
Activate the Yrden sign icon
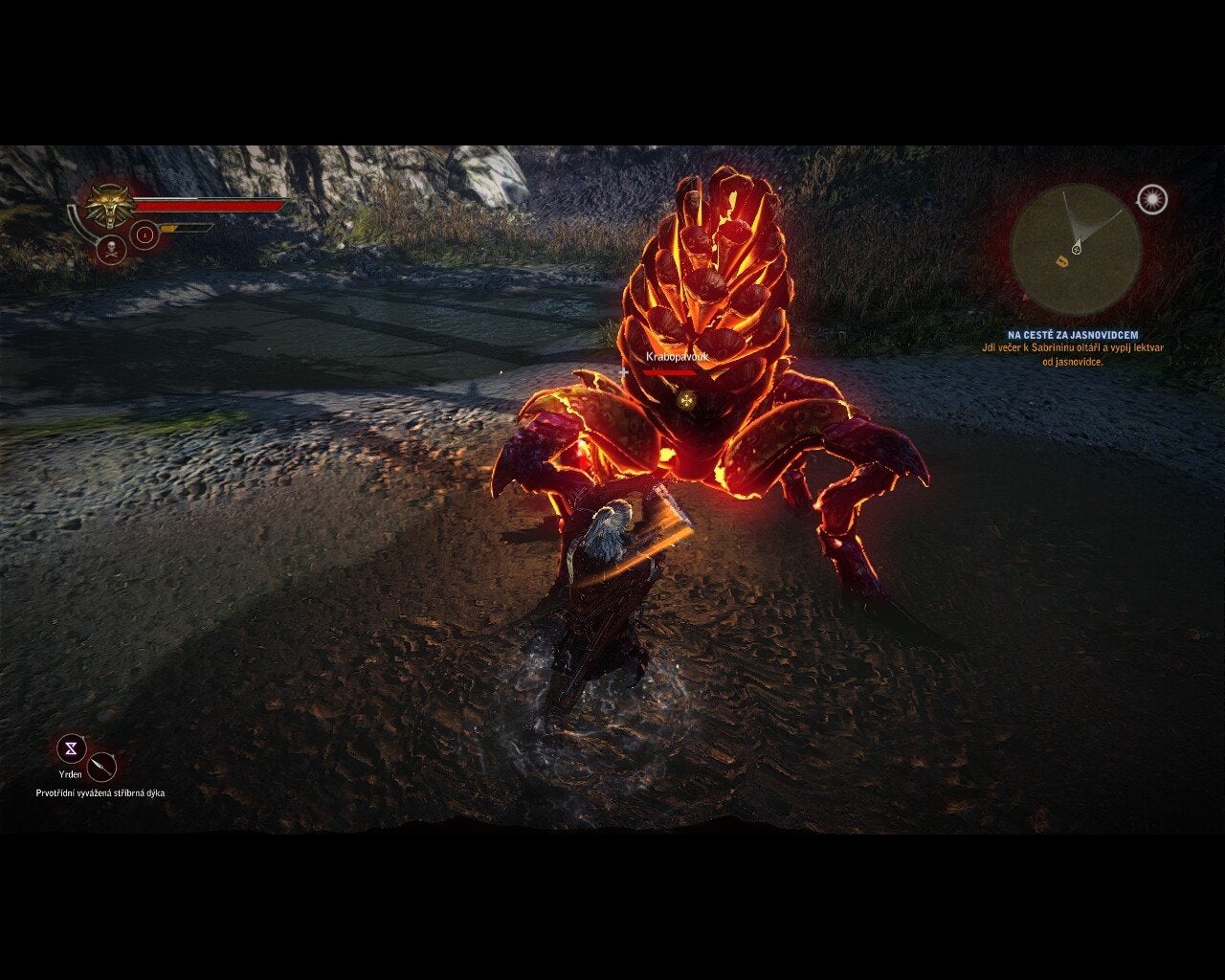coord(72,748)
